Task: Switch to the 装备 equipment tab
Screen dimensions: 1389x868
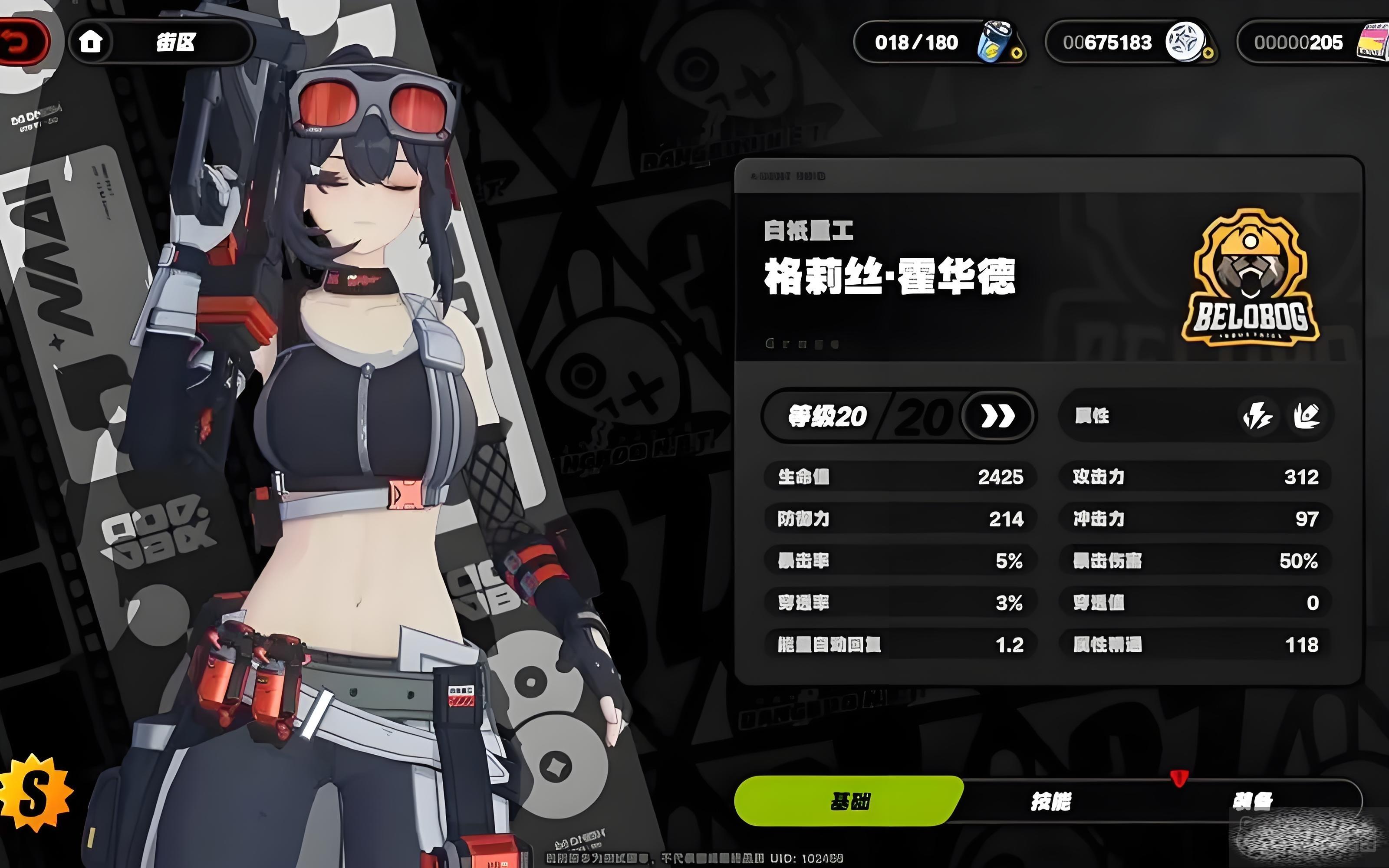Action: click(x=1251, y=800)
